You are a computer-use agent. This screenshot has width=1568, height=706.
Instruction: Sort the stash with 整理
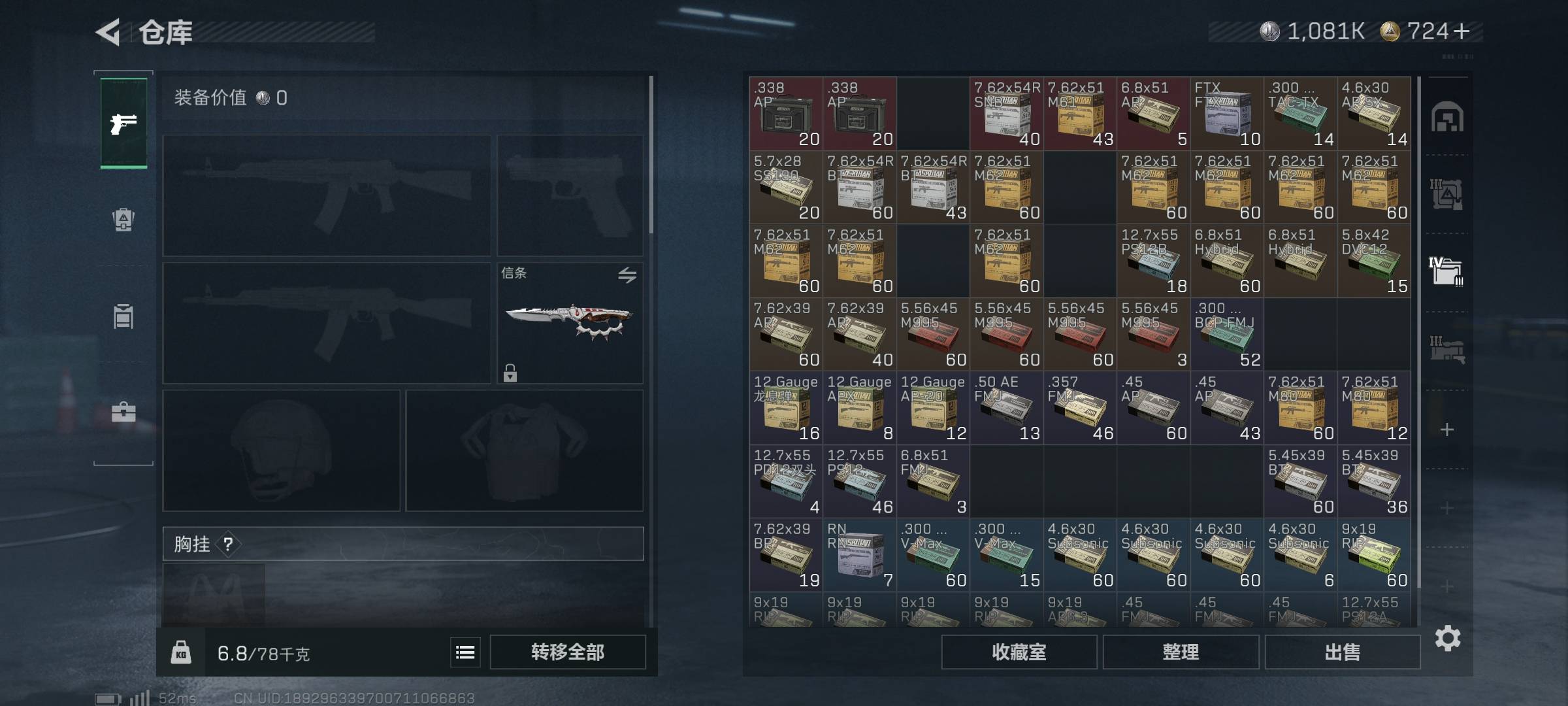(1181, 652)
